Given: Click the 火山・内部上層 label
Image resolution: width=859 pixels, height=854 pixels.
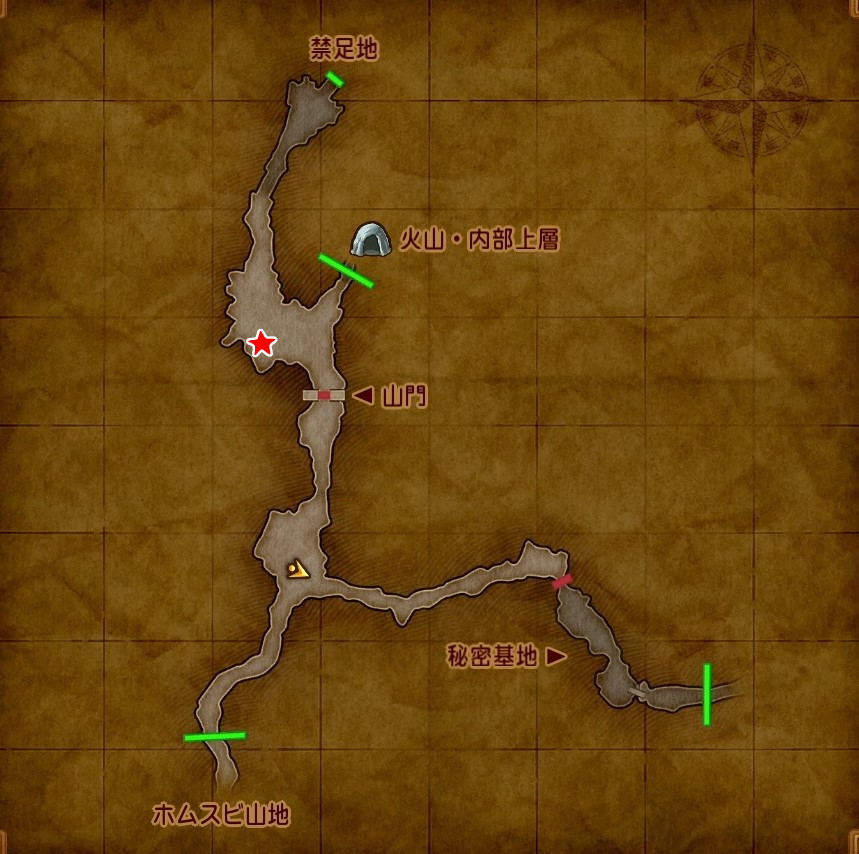Looking at the screenshot, I should (478, 240).
